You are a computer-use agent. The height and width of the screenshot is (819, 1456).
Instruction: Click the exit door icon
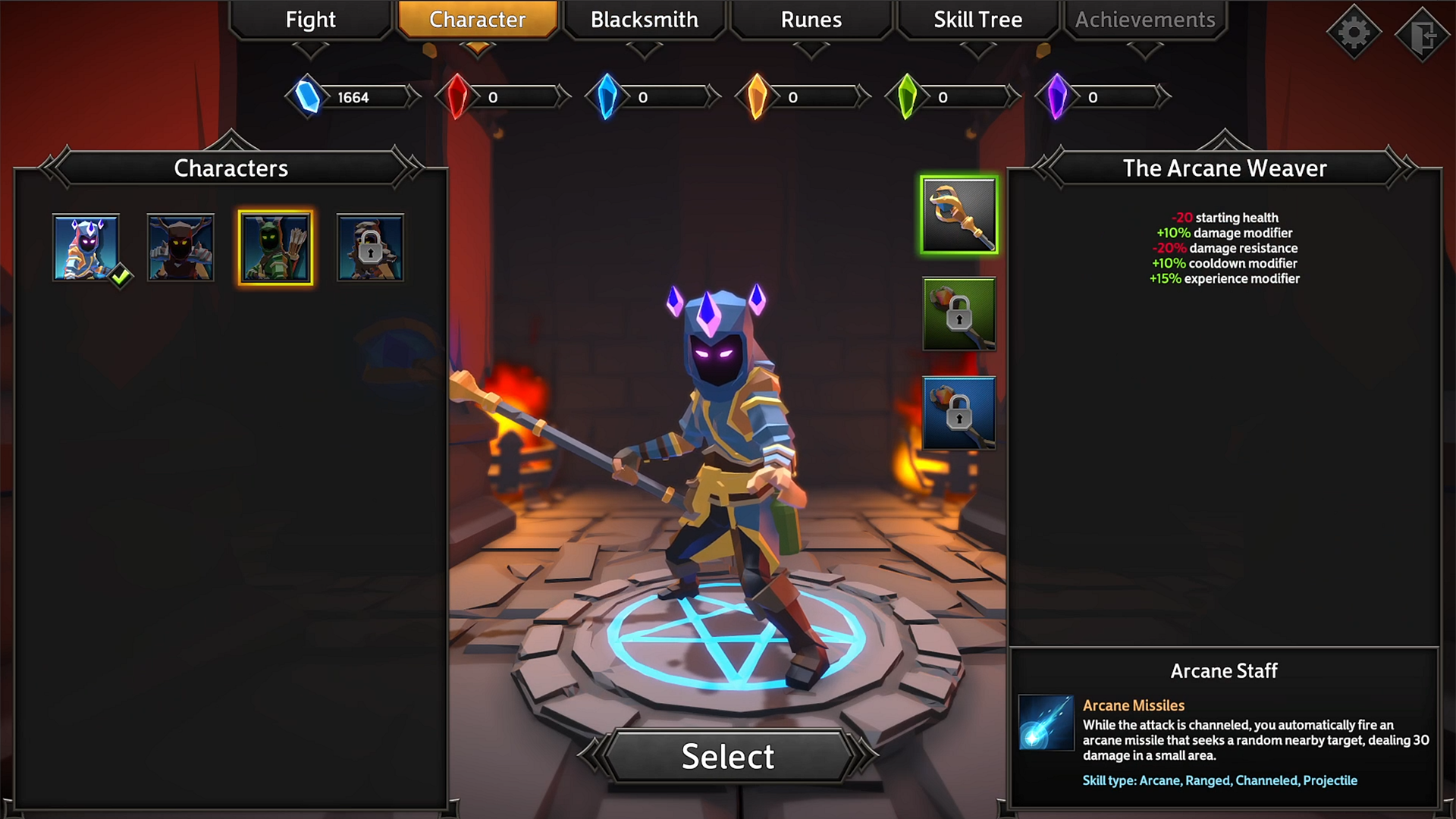pos(1422,32)
